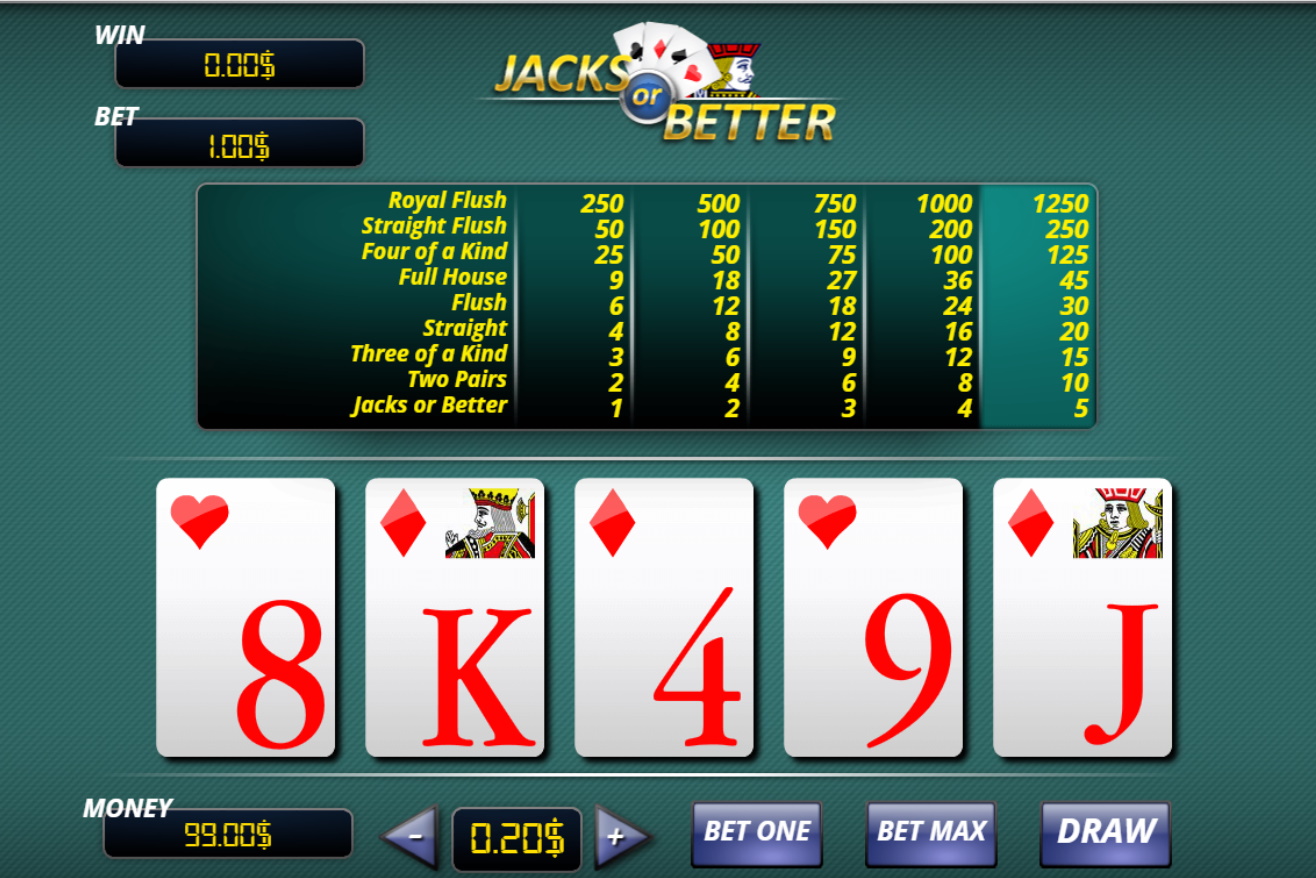The width and height of the screenshot is (1316, 878).
Task: Hit the DRAW button
Action: 1105,832
